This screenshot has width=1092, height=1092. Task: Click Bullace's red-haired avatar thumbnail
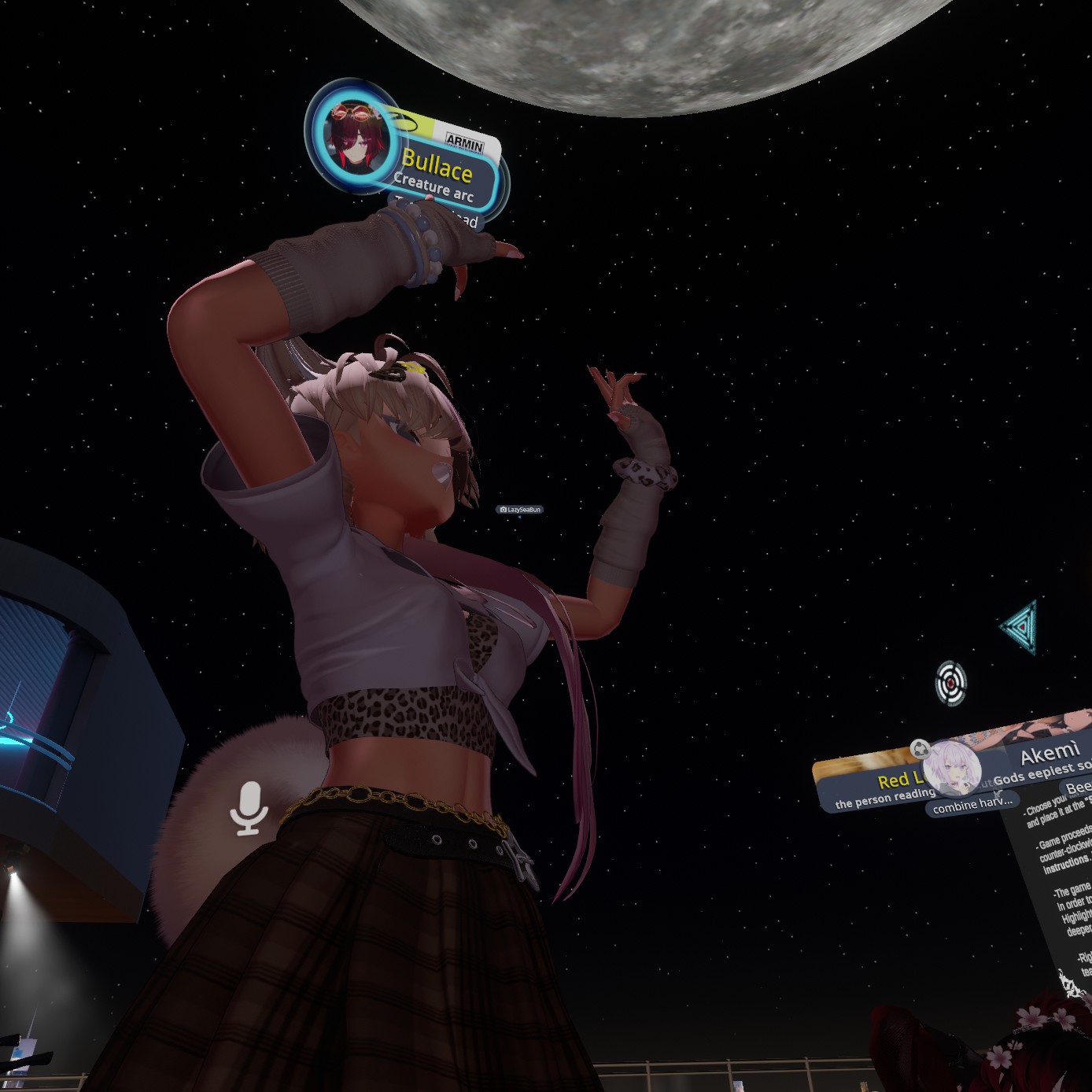pyautogui.click(x=356, y=139)
